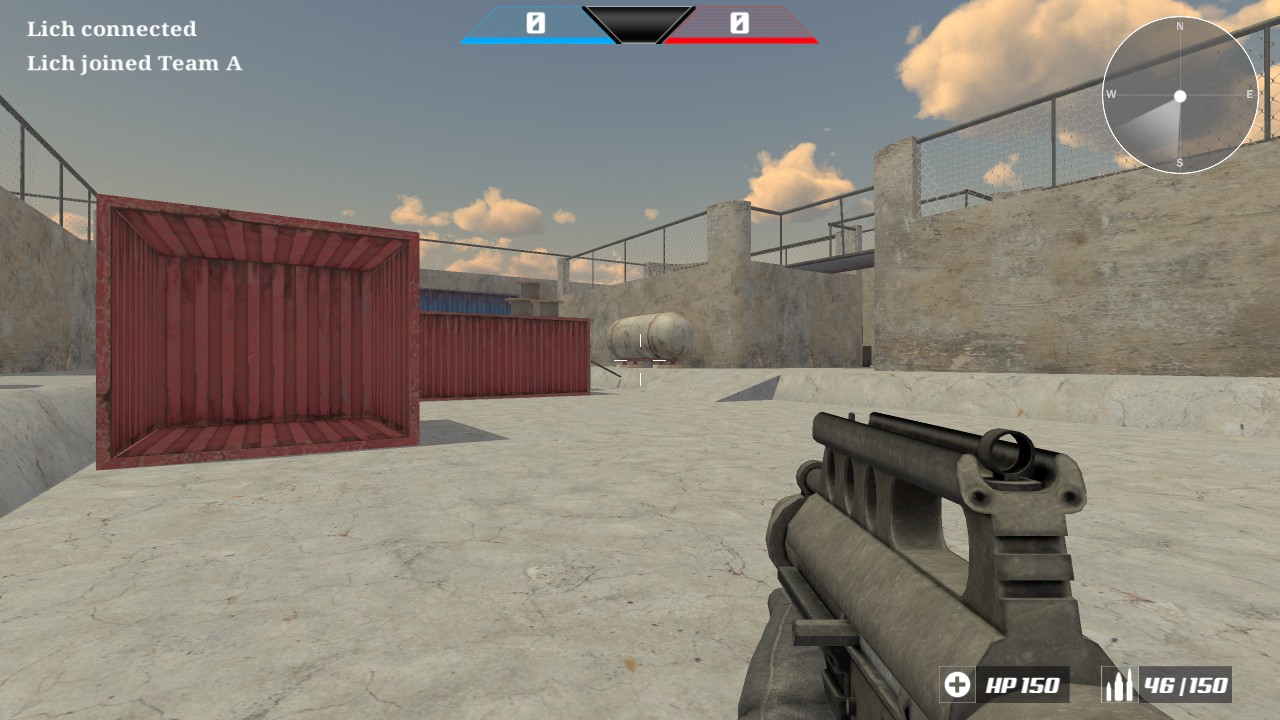Screen dimensions: 1280x720
Task: Click the Lich joined Team A message
Action: 134,63
